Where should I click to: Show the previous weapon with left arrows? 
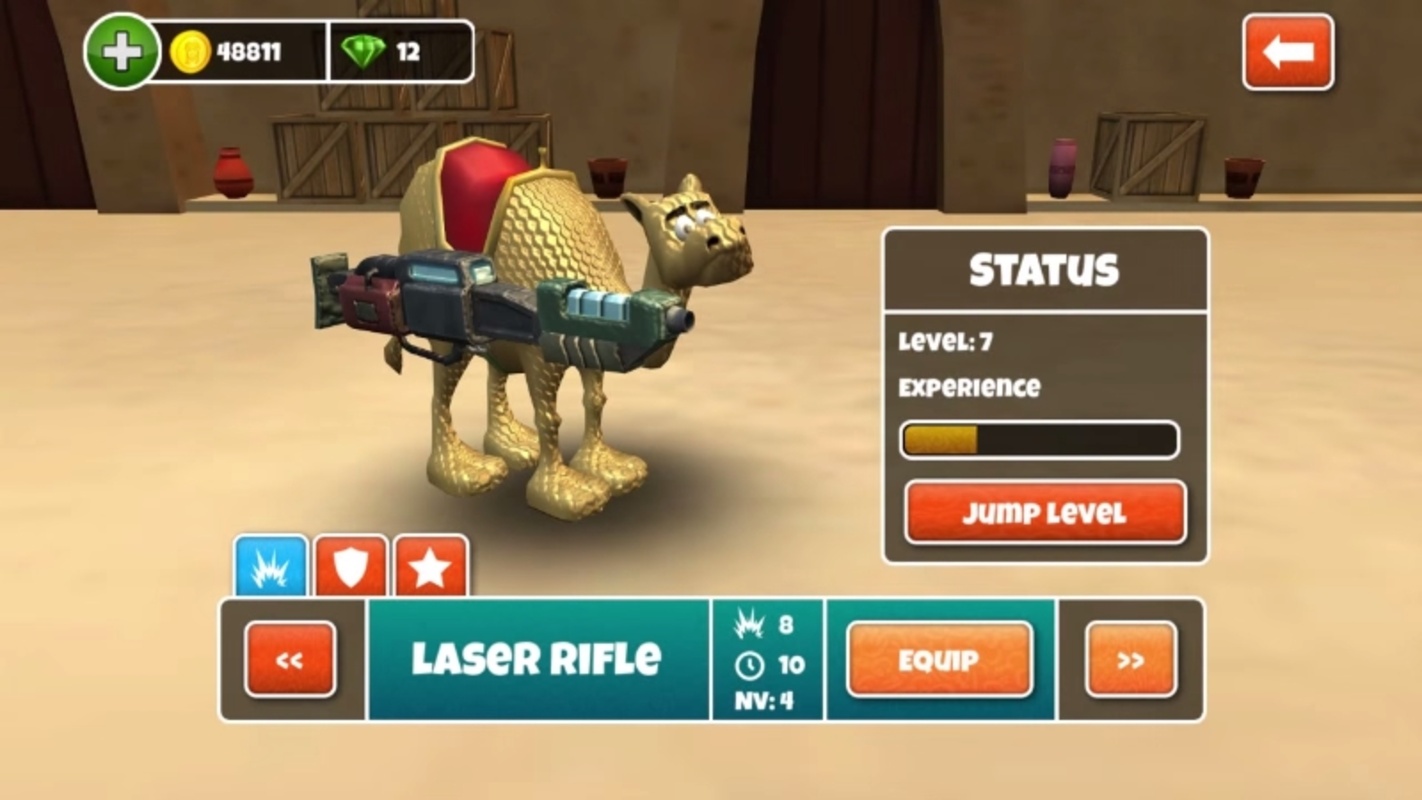click(290, 660)
